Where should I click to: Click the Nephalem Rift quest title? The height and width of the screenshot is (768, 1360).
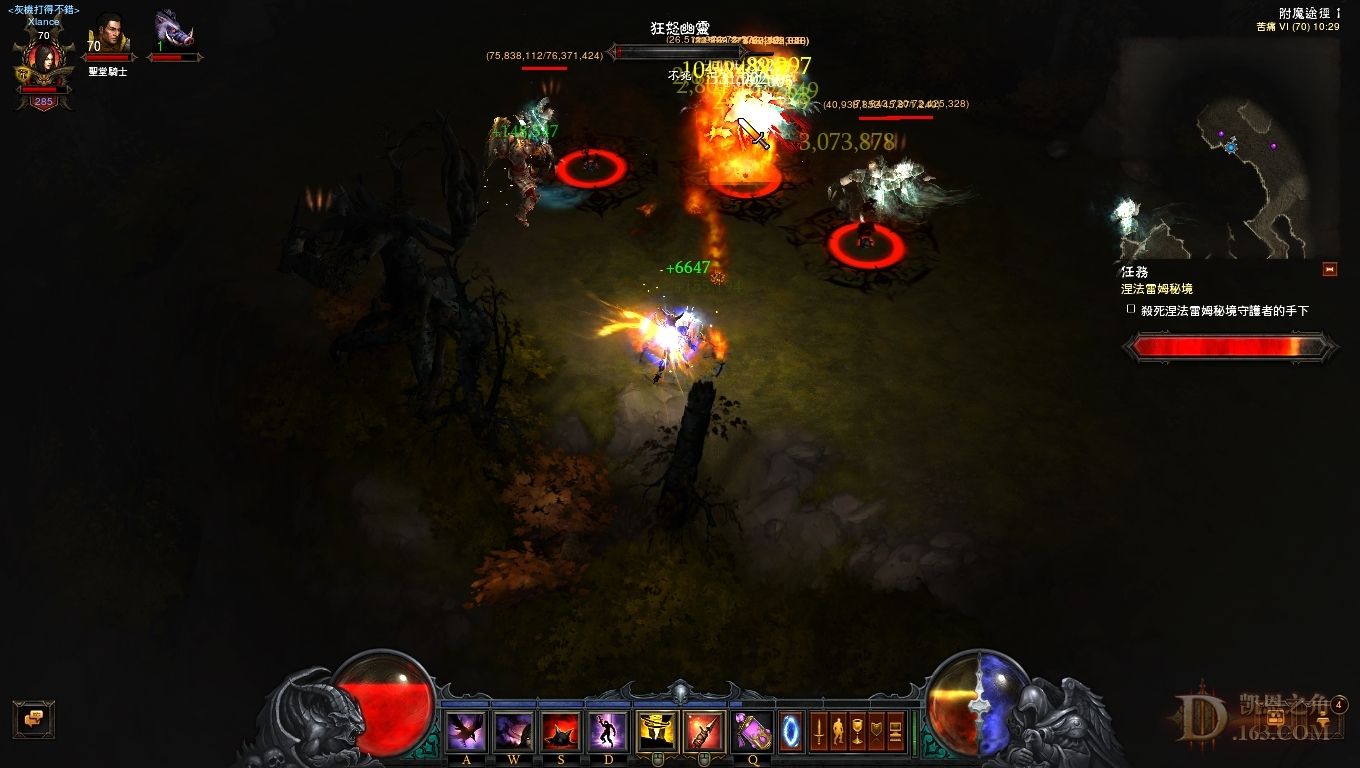[1156, 289]
